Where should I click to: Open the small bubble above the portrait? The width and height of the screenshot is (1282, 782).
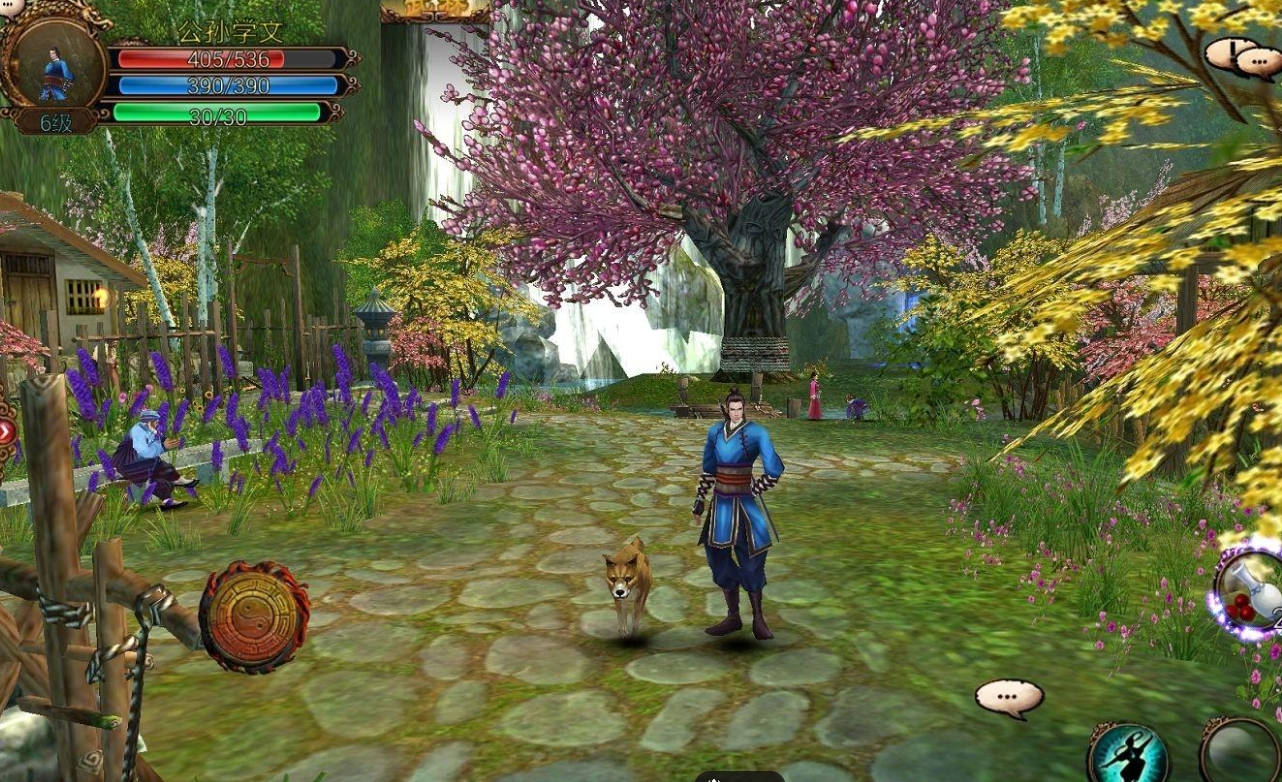point(12,7)
